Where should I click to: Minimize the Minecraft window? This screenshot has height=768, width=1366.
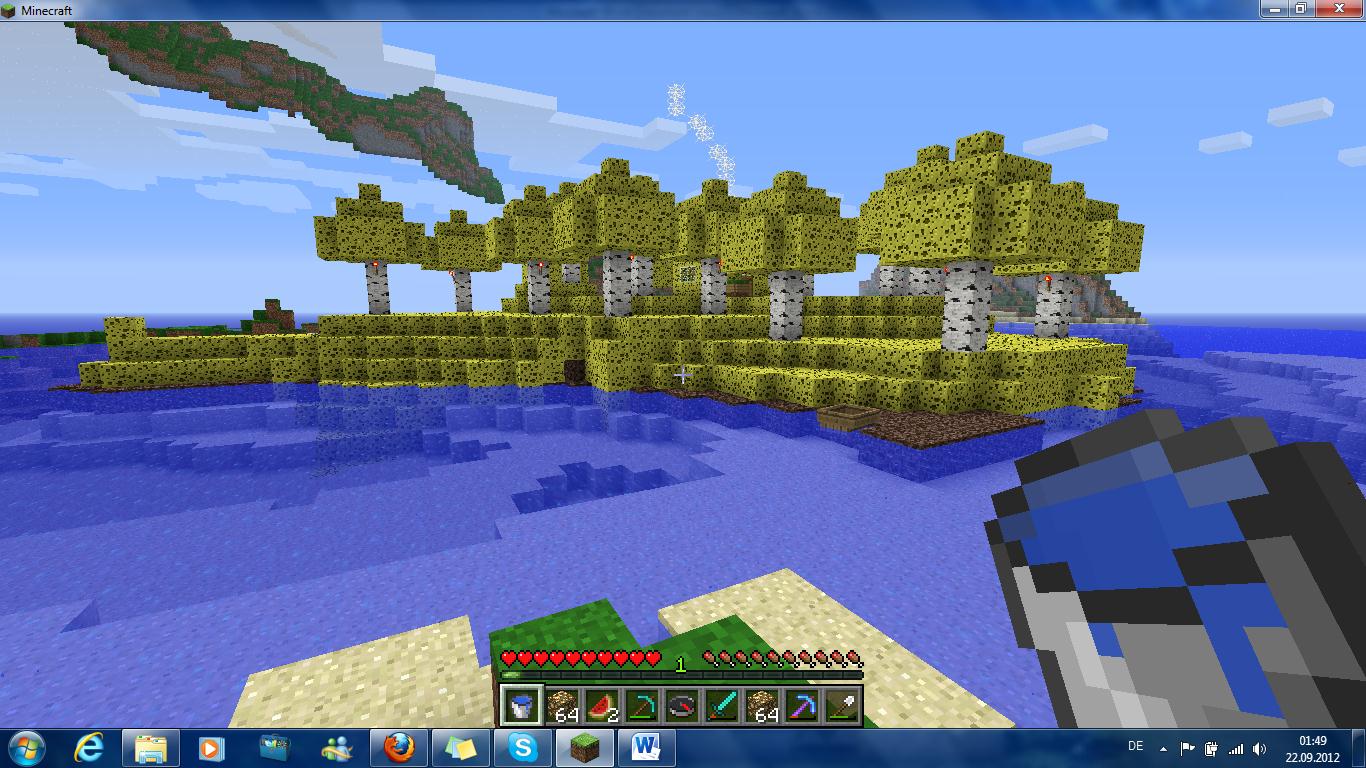(1274, 9)
